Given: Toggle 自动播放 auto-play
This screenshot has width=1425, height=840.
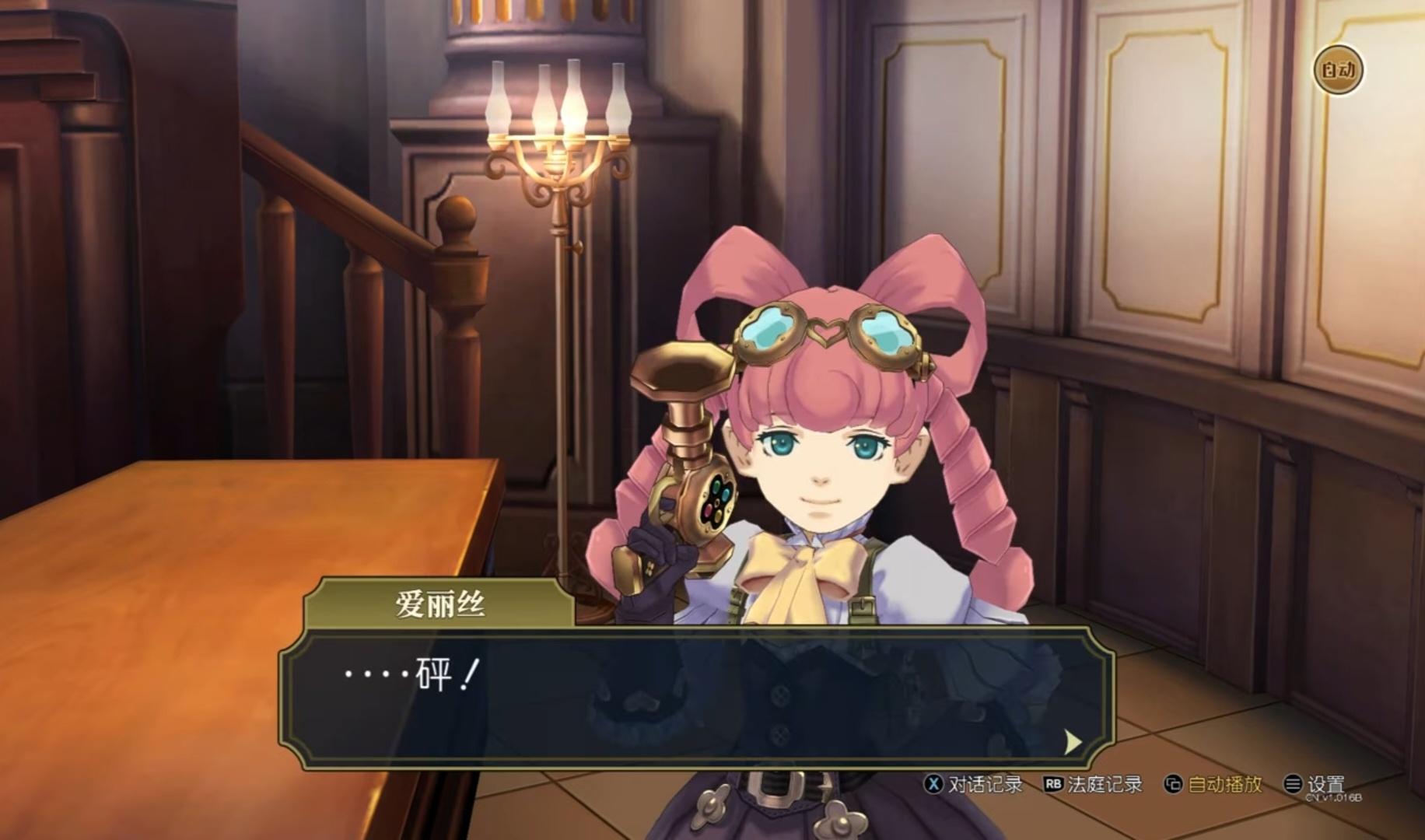Looking at the screenshot, I should (x=1213, y=784).
